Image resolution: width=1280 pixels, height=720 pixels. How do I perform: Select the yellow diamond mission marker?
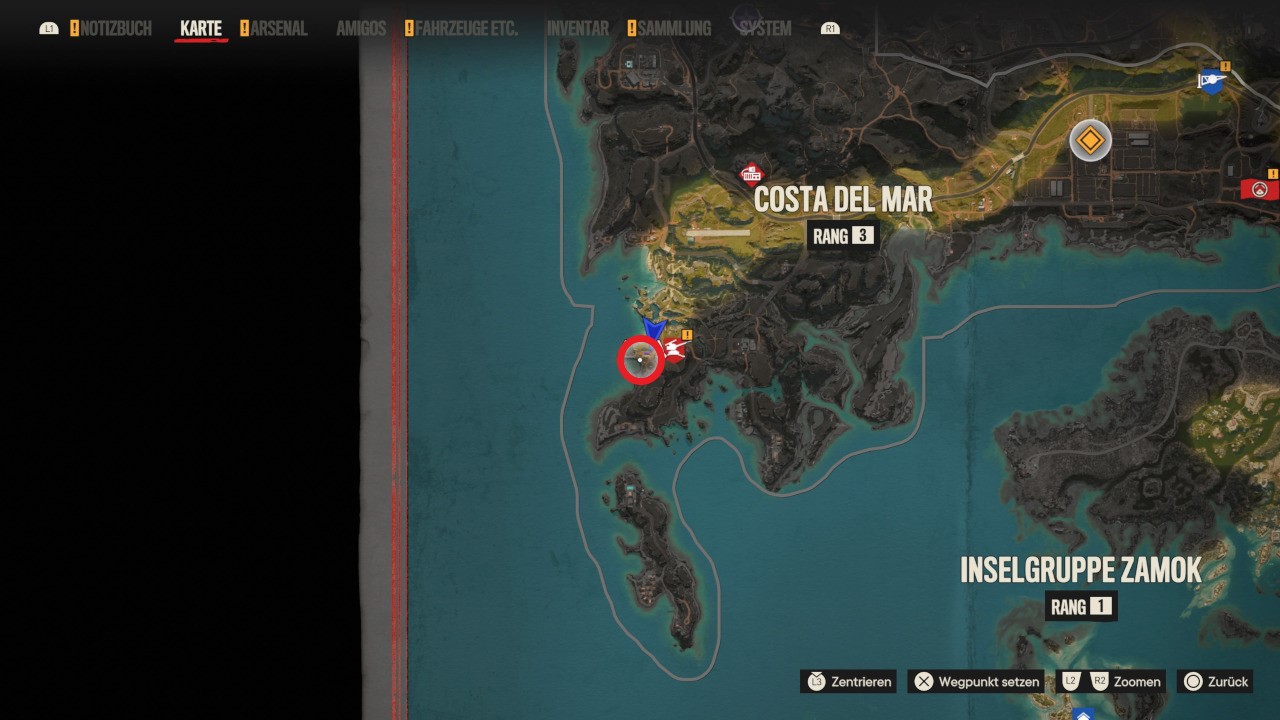(x=1090, y=140)
